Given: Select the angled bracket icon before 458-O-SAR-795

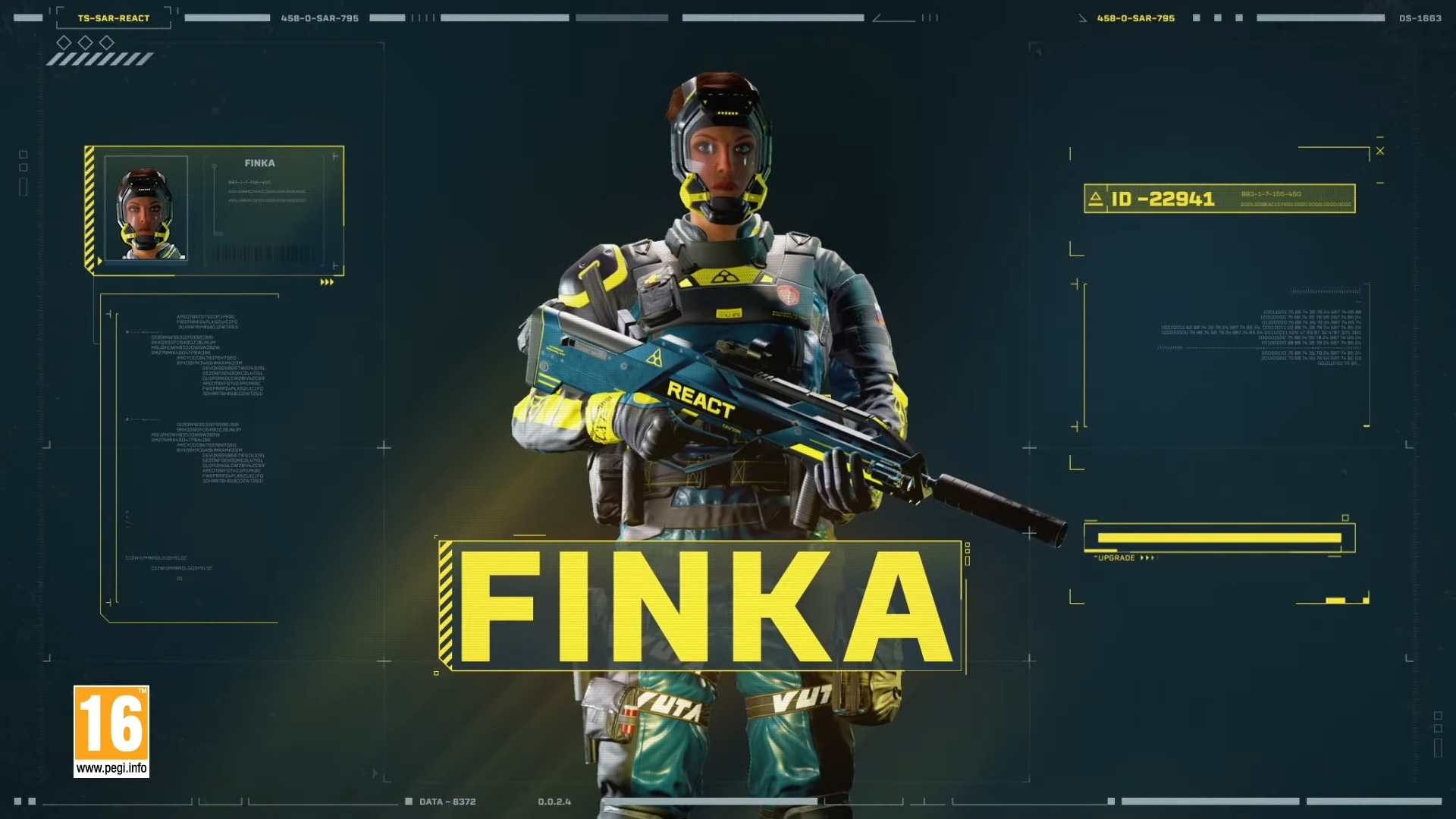Looking at the screenshot, I should pos(1082,17).
